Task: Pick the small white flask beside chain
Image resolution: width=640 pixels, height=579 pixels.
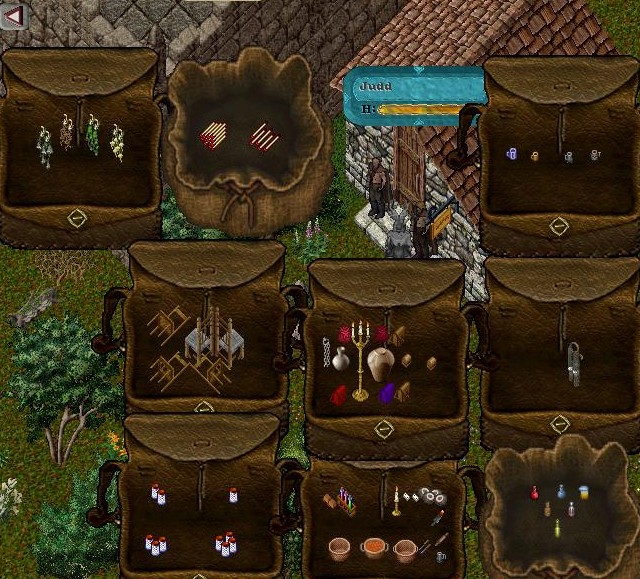Action: pyautogui.click(x=340, y=358)
